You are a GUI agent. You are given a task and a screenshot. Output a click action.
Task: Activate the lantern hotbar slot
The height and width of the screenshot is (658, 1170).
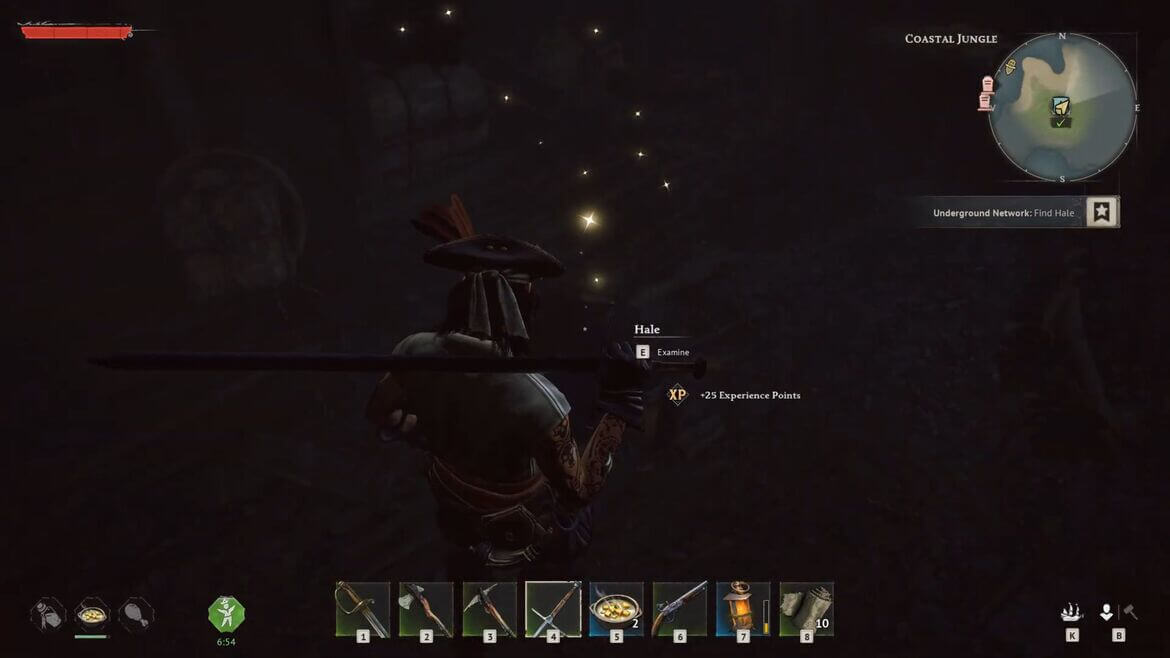click(x=743, y=609)
